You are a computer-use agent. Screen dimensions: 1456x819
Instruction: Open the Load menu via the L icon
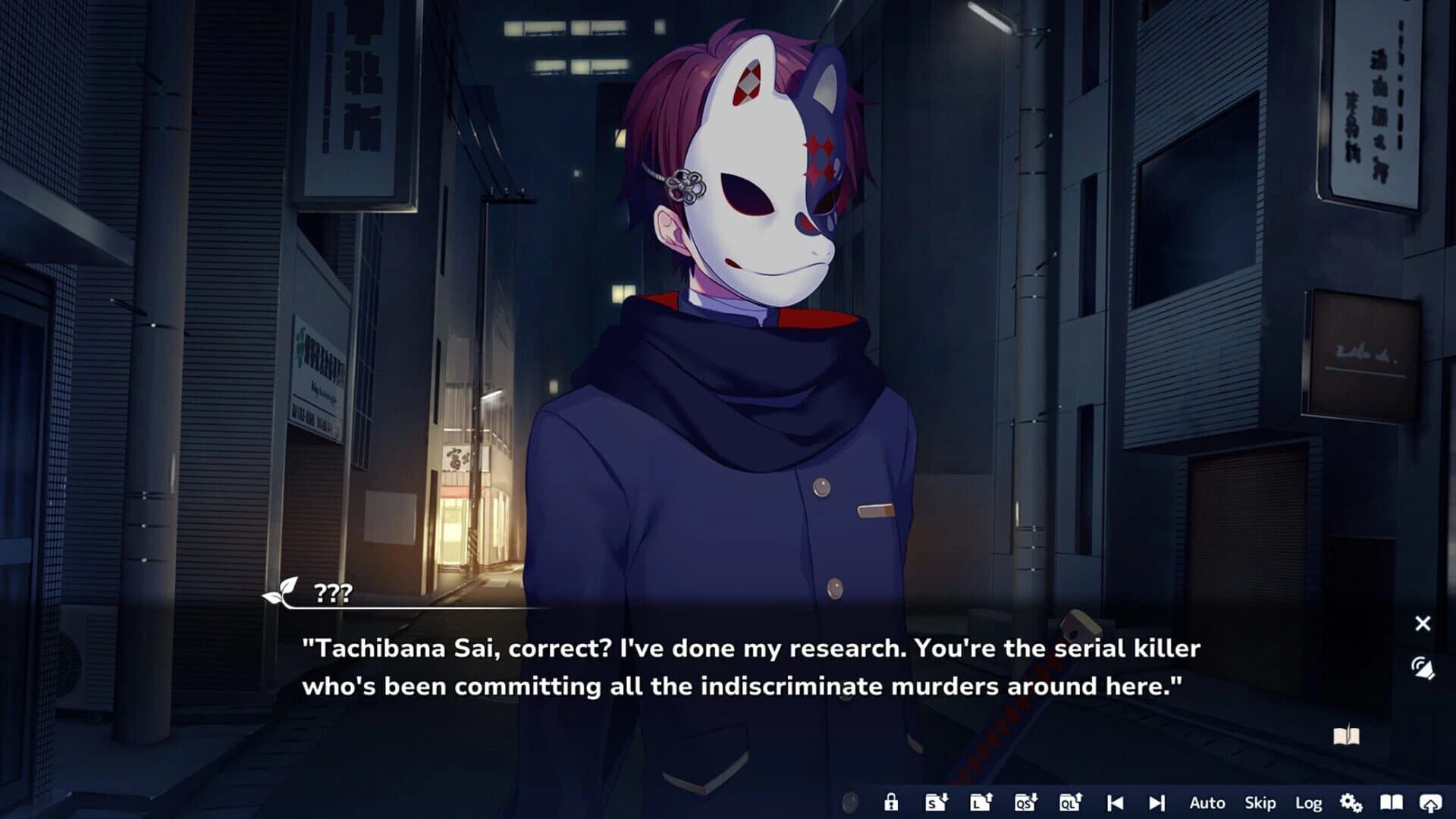click(981, 802)
